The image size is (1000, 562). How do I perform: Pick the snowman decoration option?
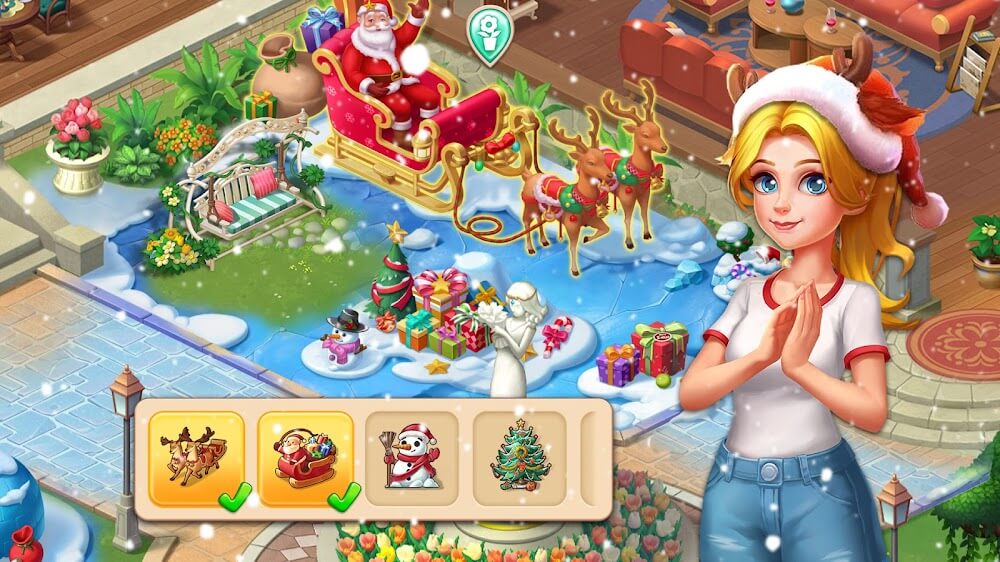click(x=412, y=458)
